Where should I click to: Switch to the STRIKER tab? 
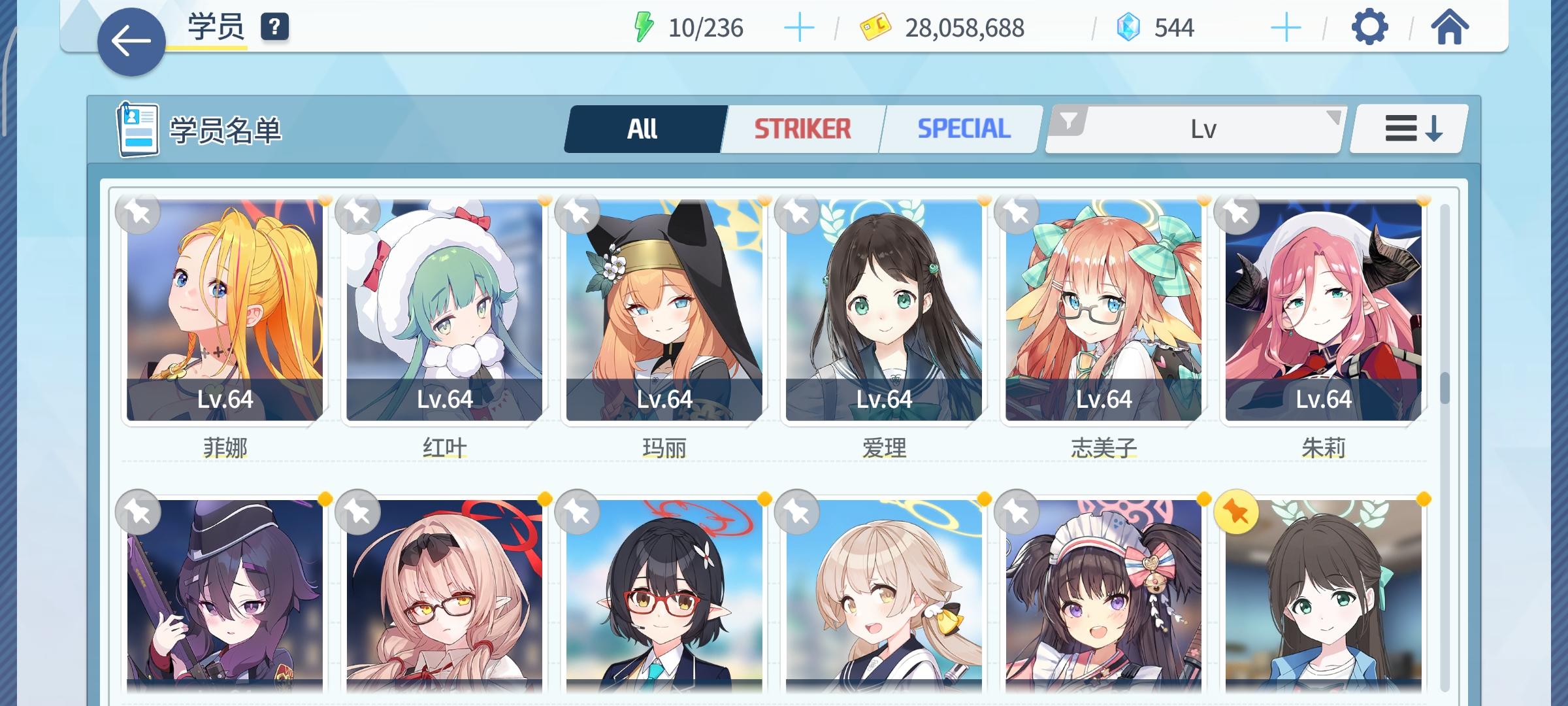tap(802, 127)
